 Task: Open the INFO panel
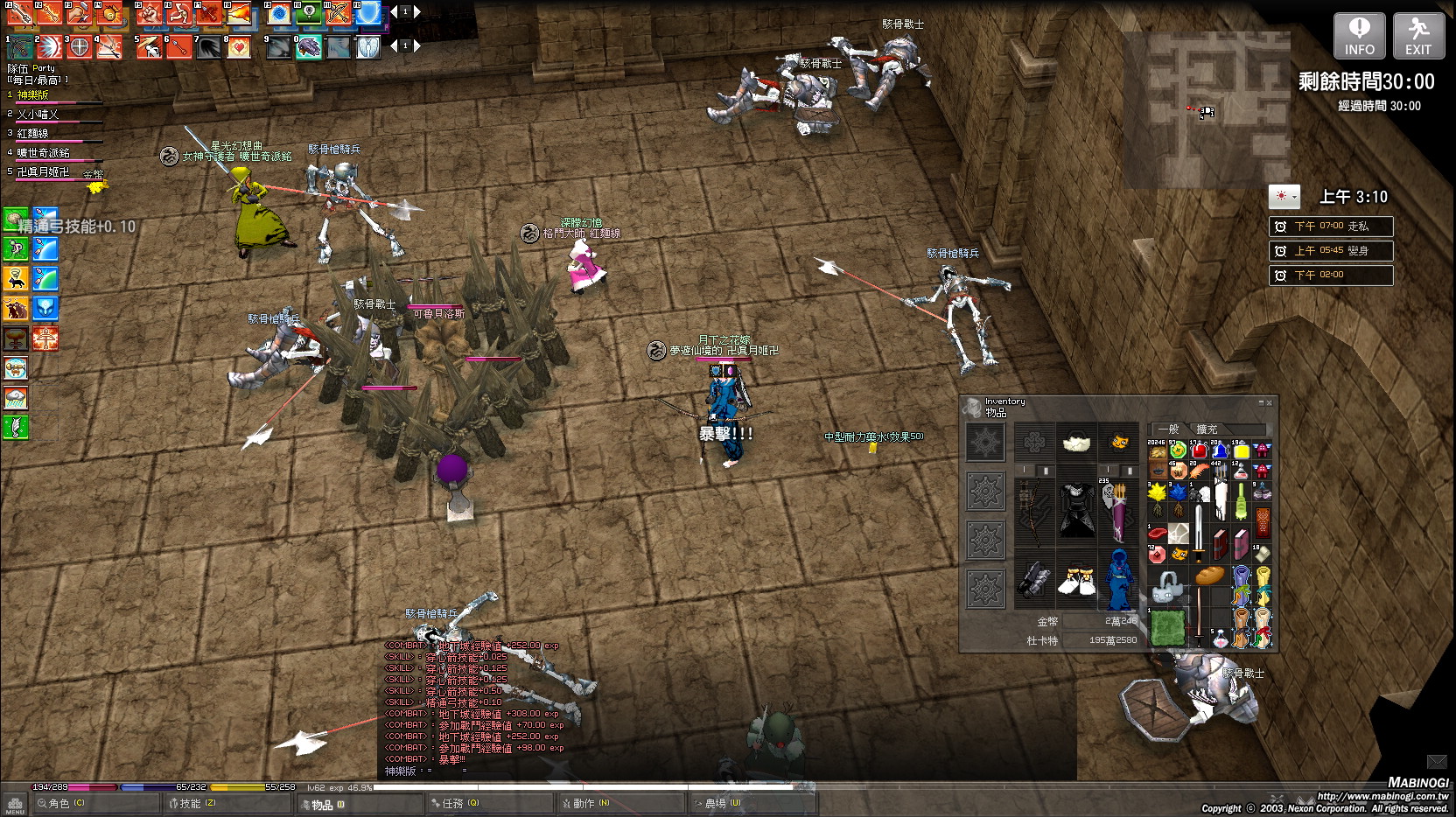pyautogui.click(x=1359, y=36)
